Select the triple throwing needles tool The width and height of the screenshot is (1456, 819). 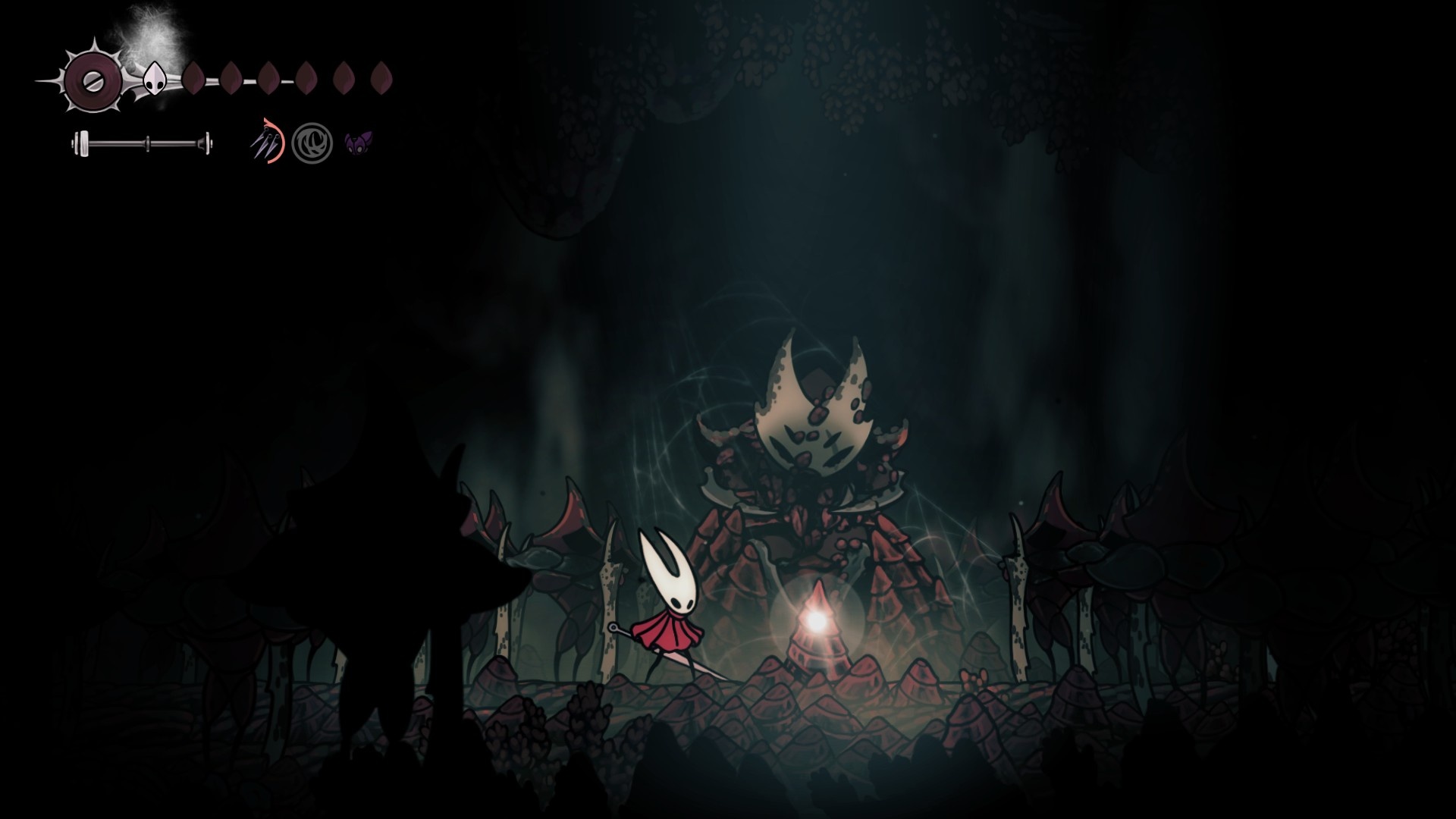click(266, 142)
